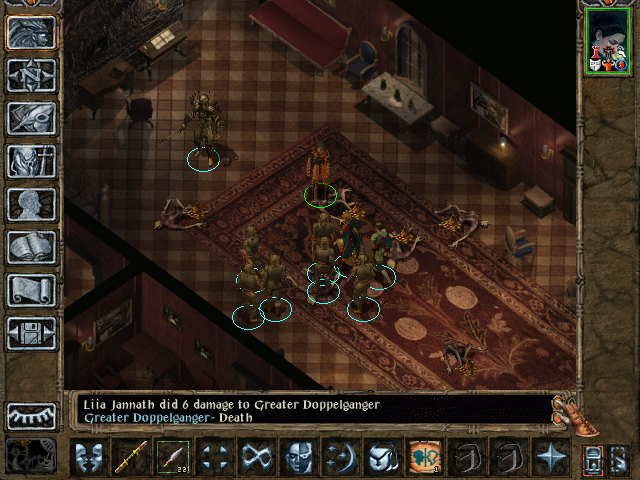The width and height of the screenshot is (640, 480).
Task: Open the priest scroll
Action: click(x=31, y=290)
